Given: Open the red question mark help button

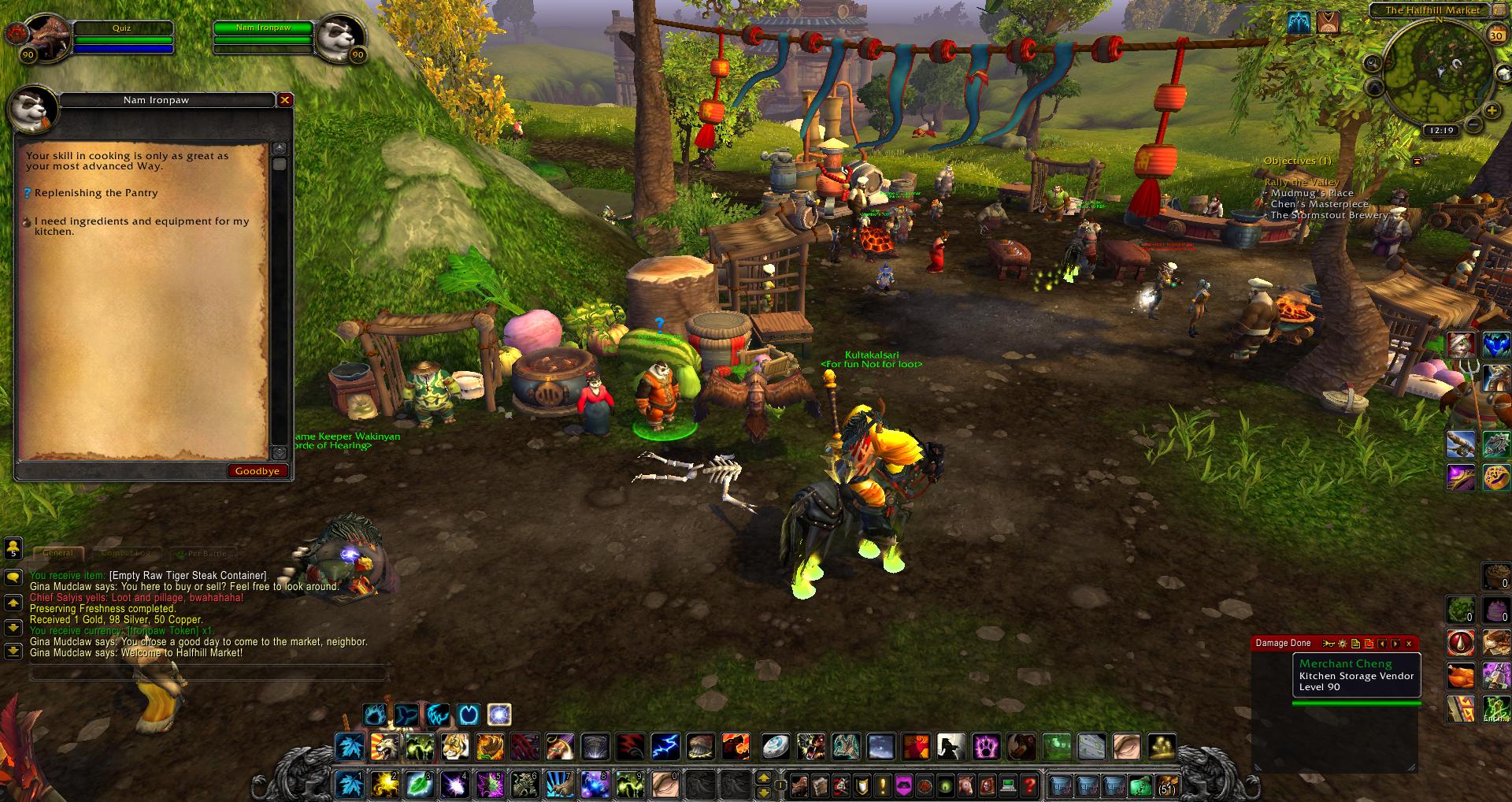Looking at the screenshot, I should [1029, 785].
